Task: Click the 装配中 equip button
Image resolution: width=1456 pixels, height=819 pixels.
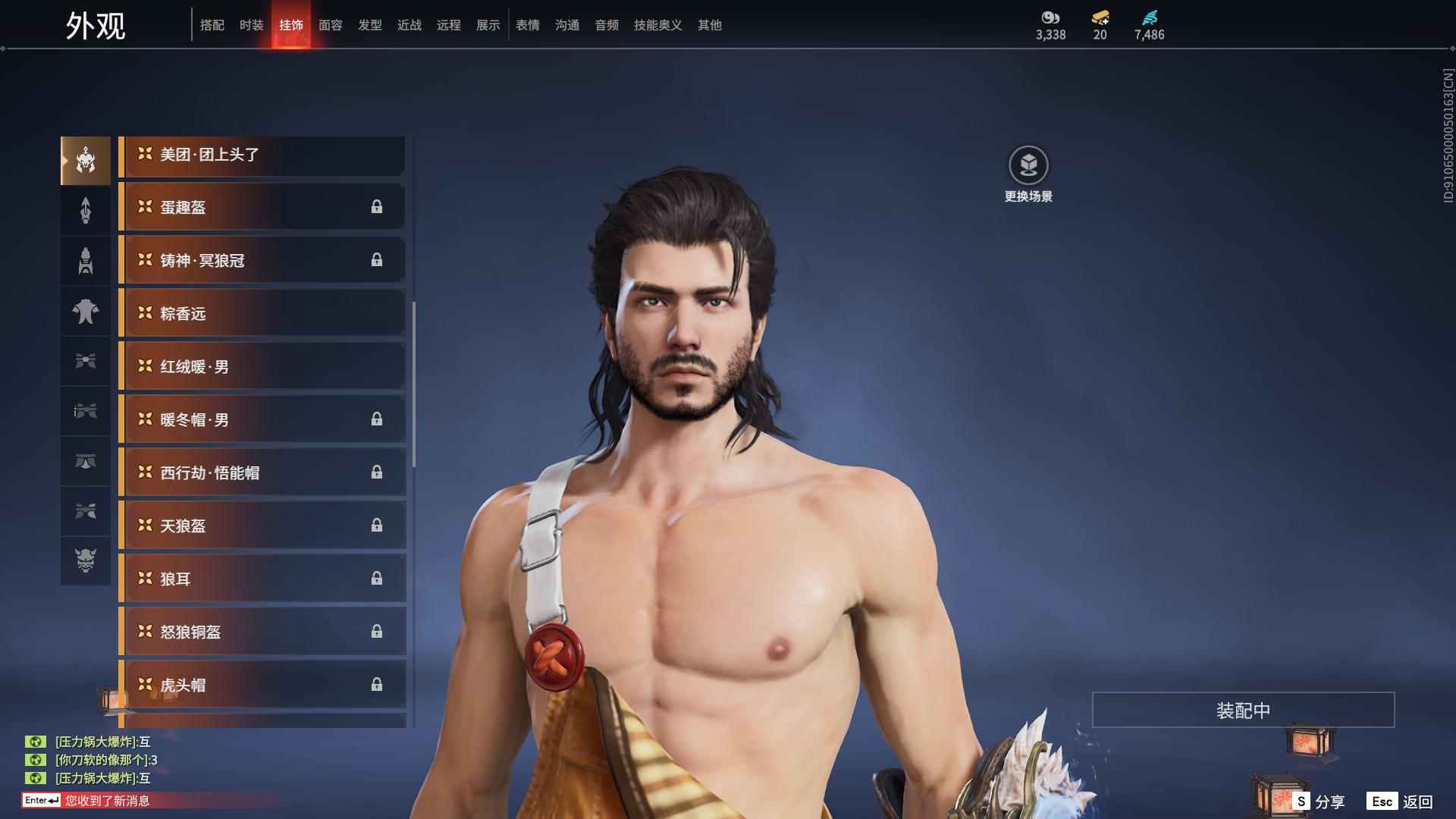Action: point(1243,710)
